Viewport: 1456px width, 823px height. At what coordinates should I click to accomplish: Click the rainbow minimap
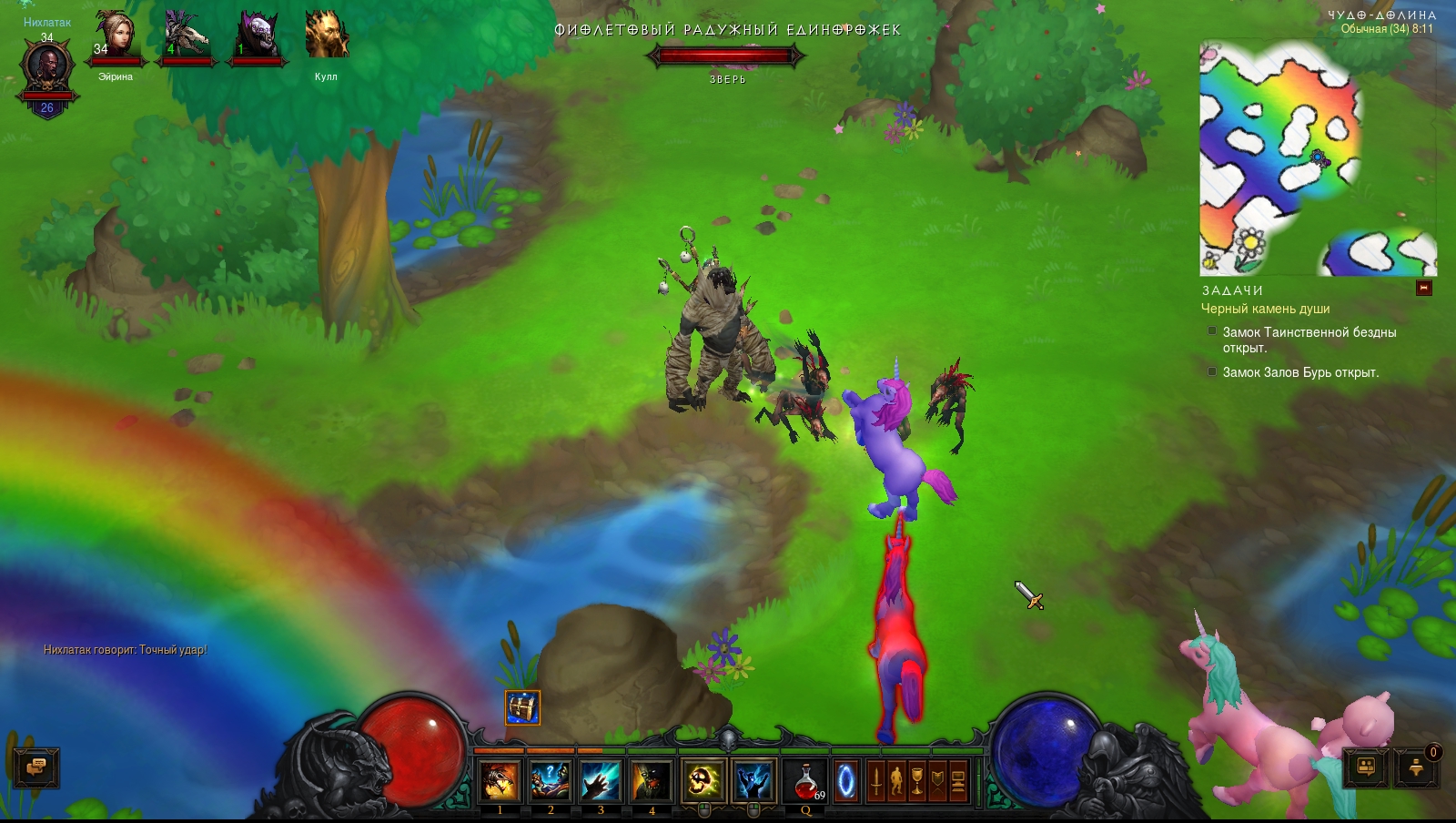pyautogui.click(x=1317, y=157)
